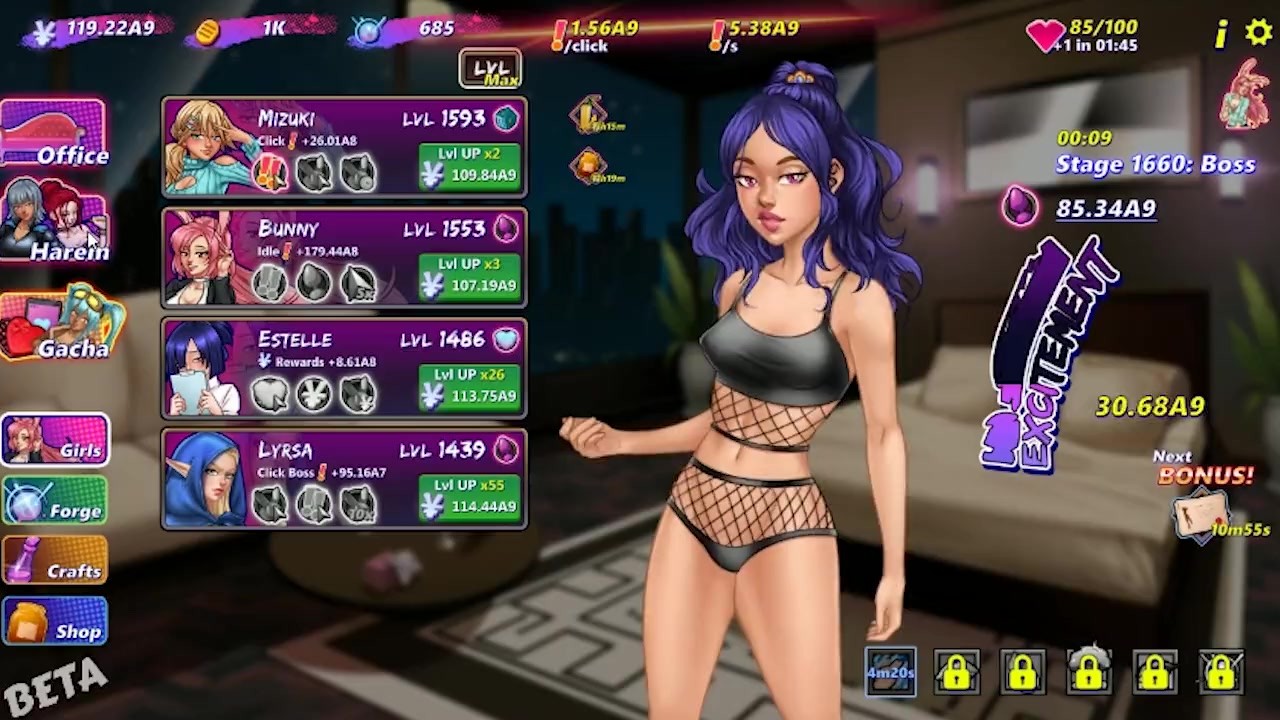Level up Bunny with Lvl UP x3

[x=470, y=277]
